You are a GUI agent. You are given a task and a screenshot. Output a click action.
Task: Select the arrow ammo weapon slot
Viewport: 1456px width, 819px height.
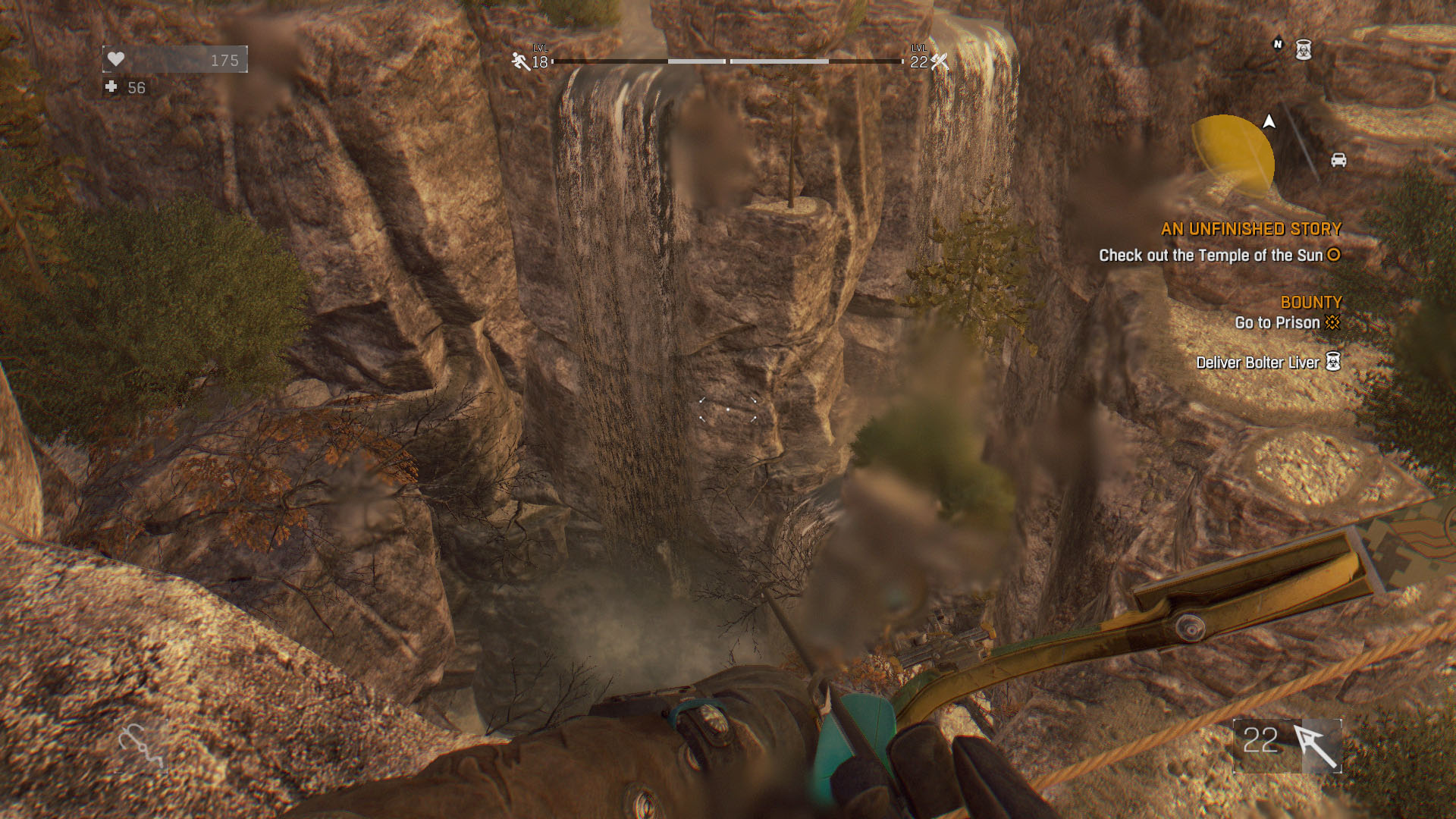pos(1287,745)
